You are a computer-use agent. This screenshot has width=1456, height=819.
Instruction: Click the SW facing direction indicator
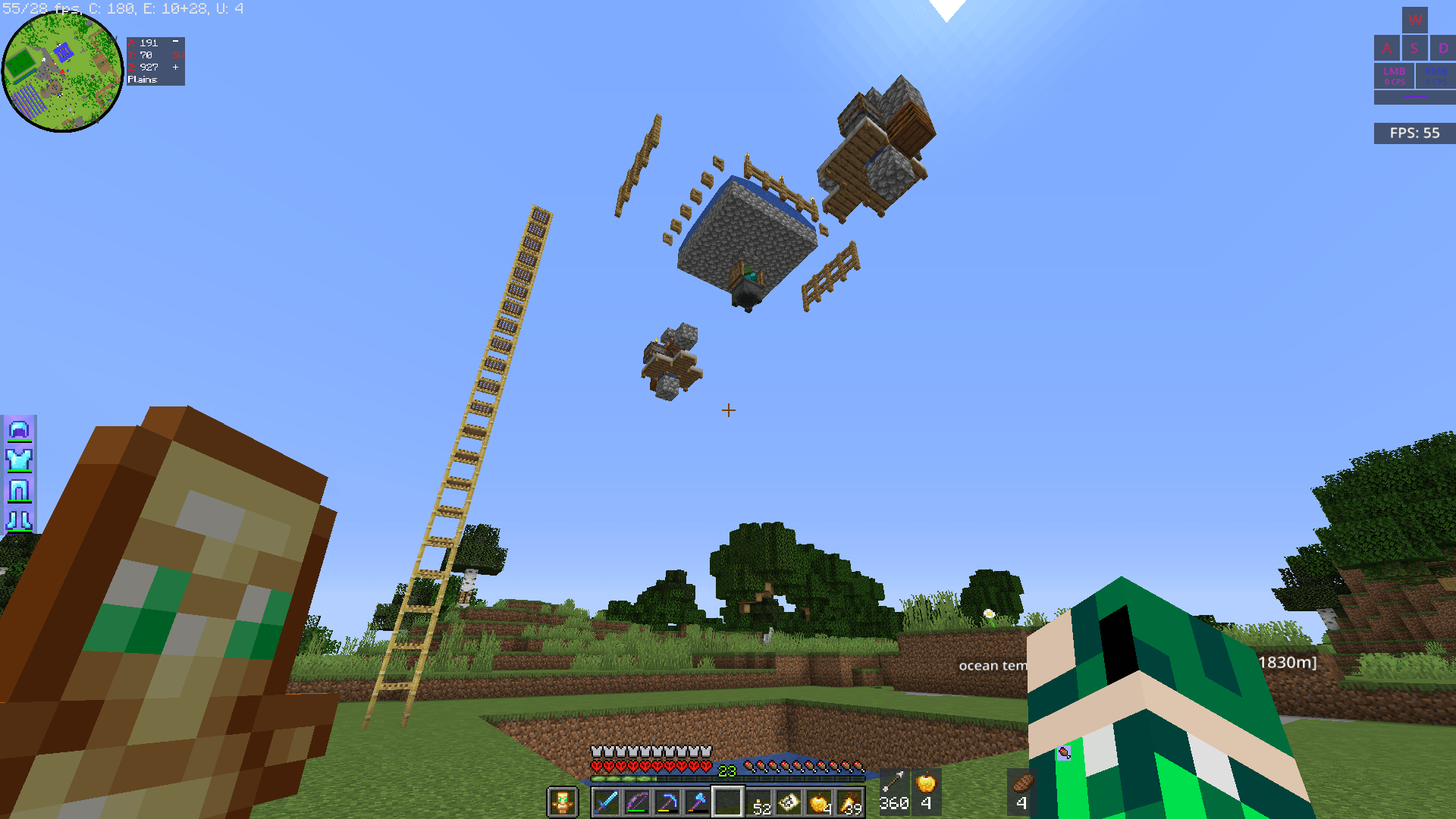click(x=180, y=54)
